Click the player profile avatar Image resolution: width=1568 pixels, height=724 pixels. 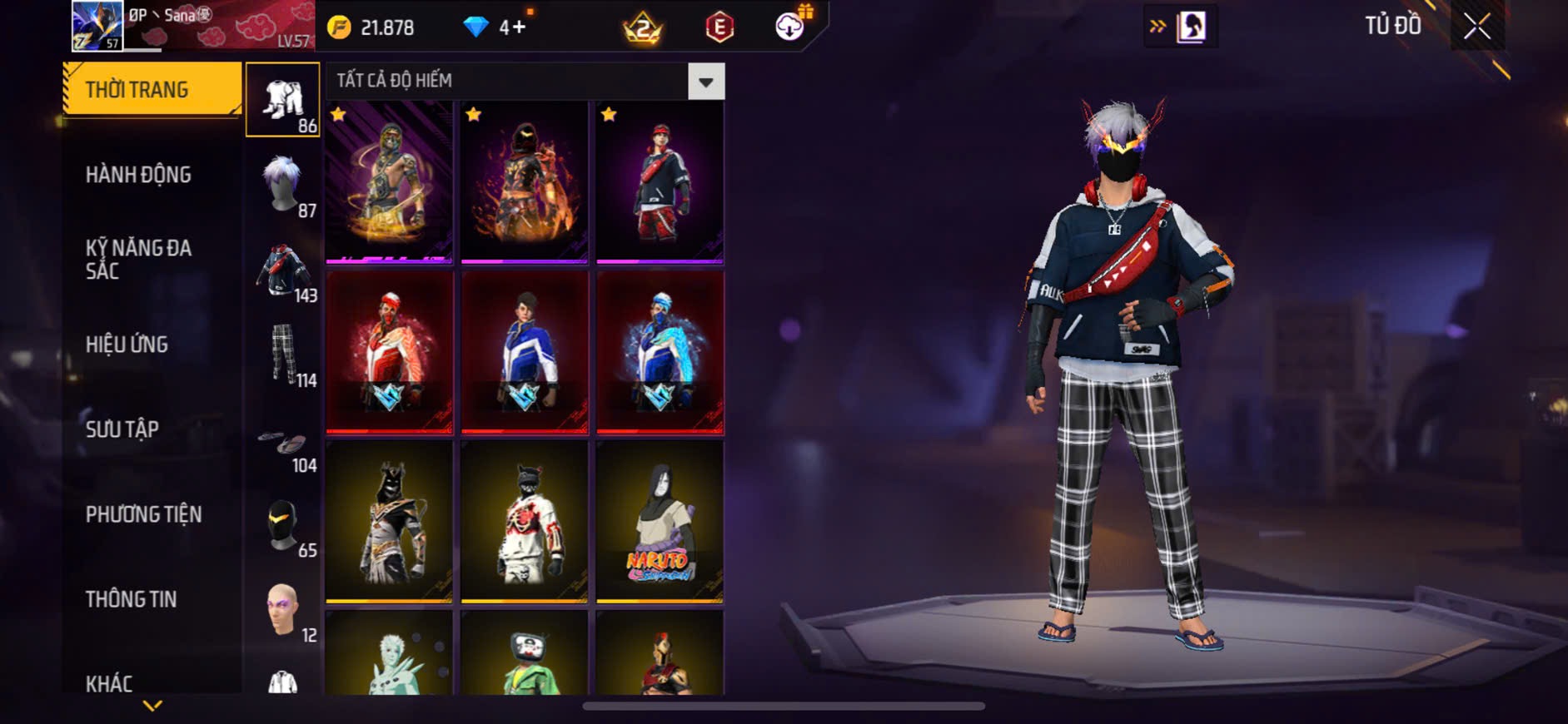tap(97, 26)
